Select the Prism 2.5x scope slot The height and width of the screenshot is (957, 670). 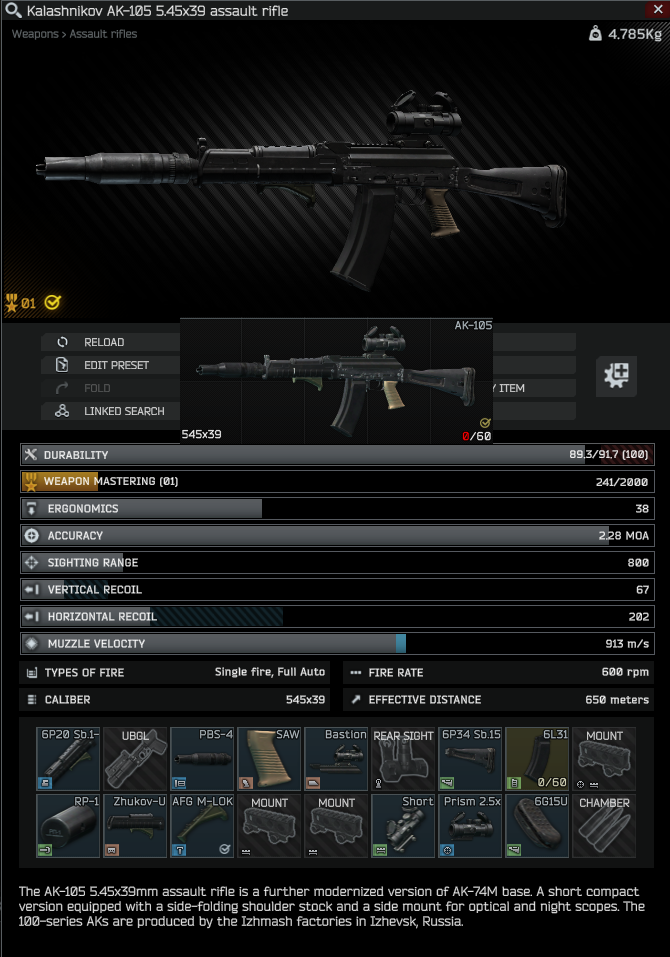(x=470, y=826)
